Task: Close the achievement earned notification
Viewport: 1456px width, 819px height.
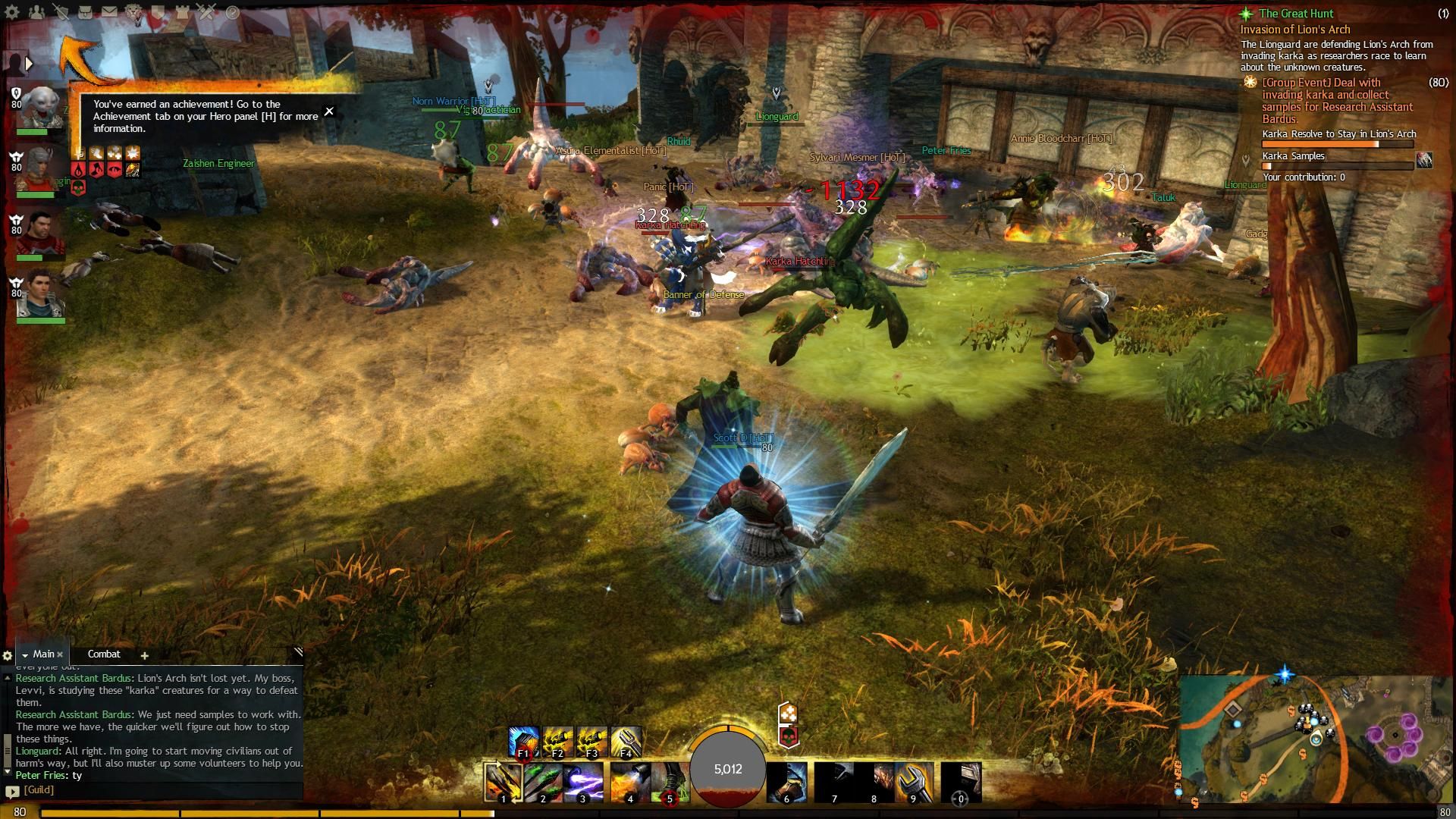Action: tap(329, 111)
